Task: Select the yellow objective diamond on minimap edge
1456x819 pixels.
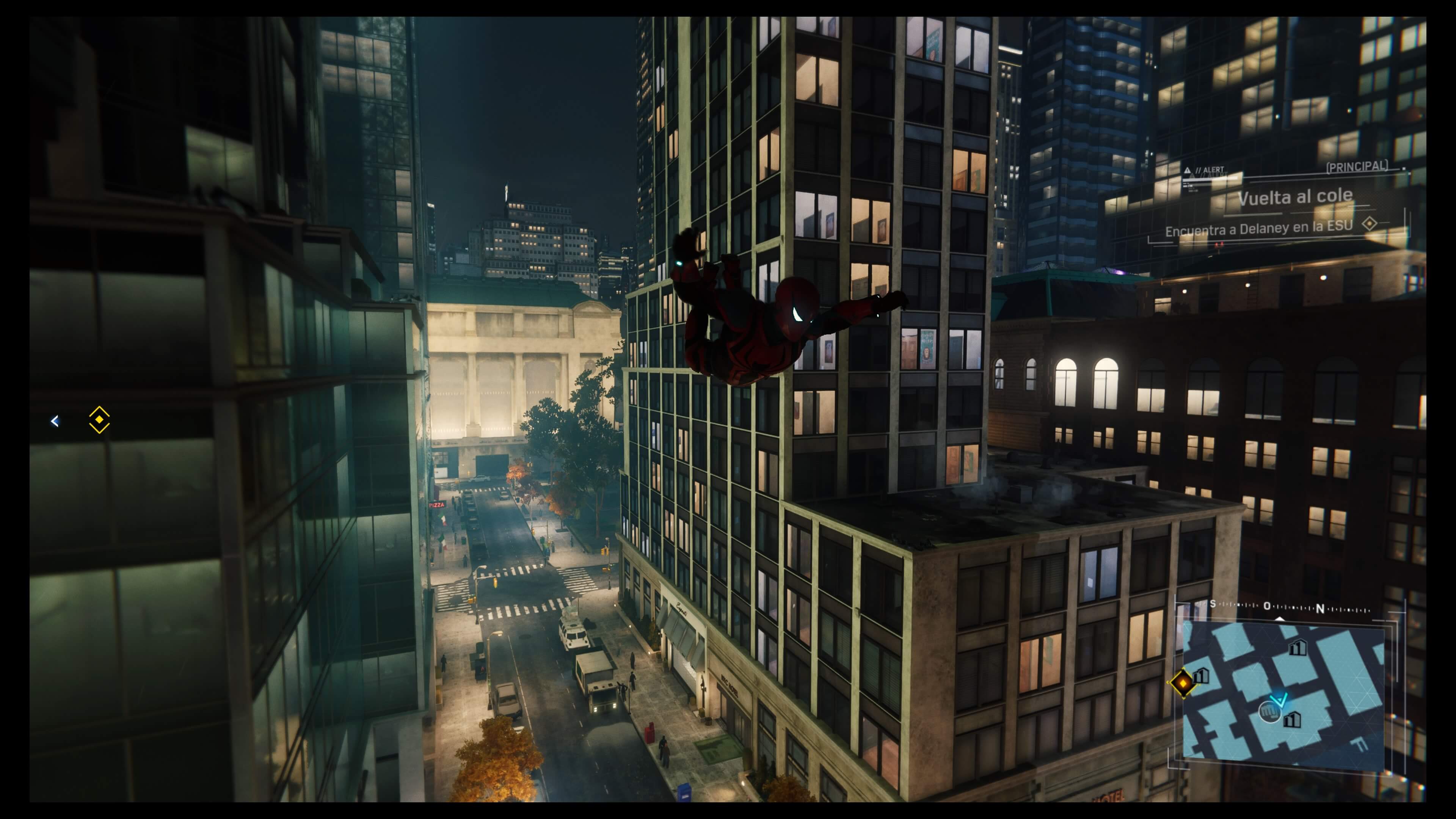Action: 1183,683
